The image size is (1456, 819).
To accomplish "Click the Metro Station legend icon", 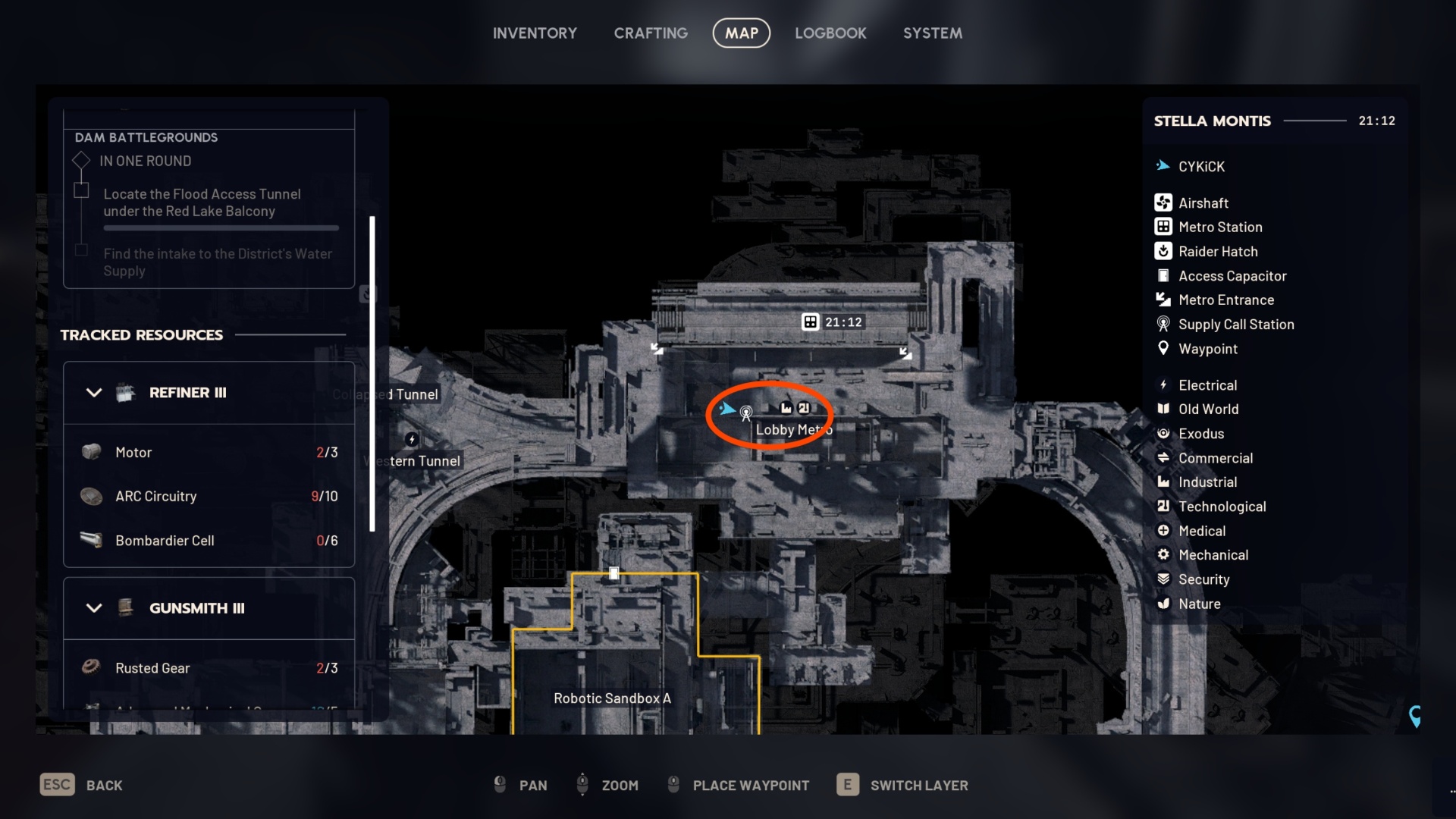I will point(1163,227).
